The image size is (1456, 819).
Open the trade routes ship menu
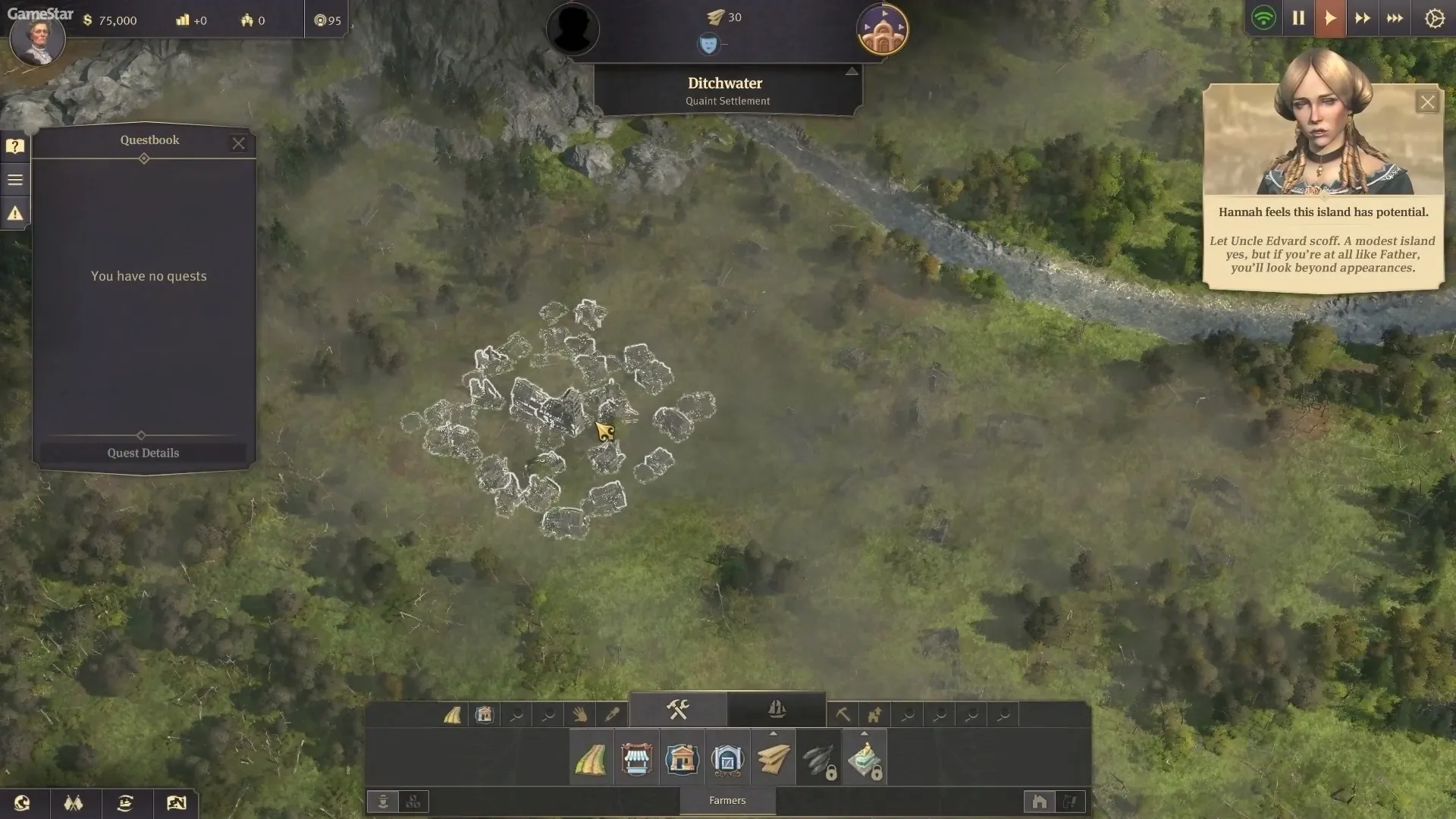[125, 803]
